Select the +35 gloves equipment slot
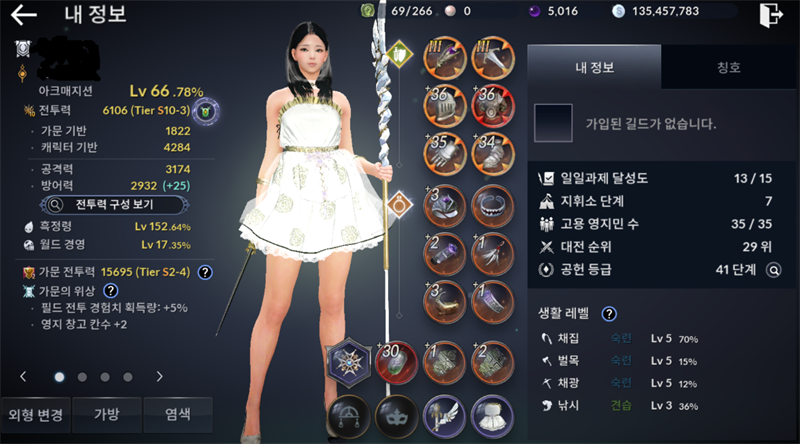This screenshot has height=444, width=800. tap(443, 152)
